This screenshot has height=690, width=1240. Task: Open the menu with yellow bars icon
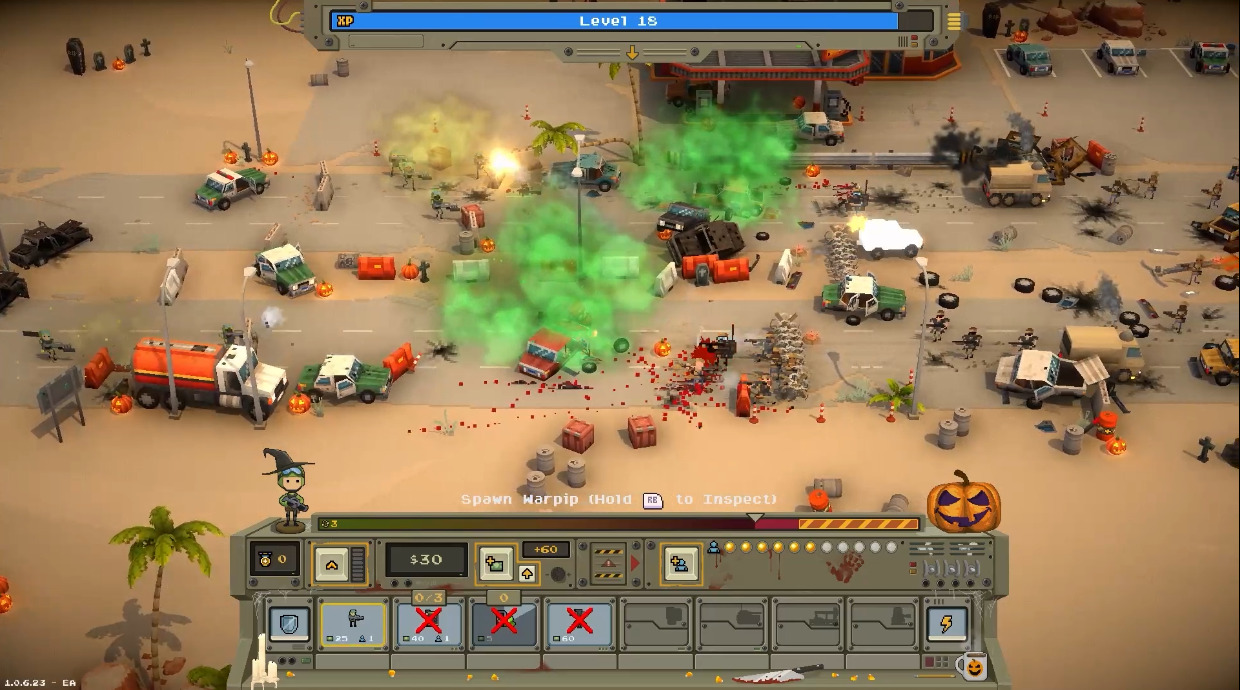pos(954,21)
